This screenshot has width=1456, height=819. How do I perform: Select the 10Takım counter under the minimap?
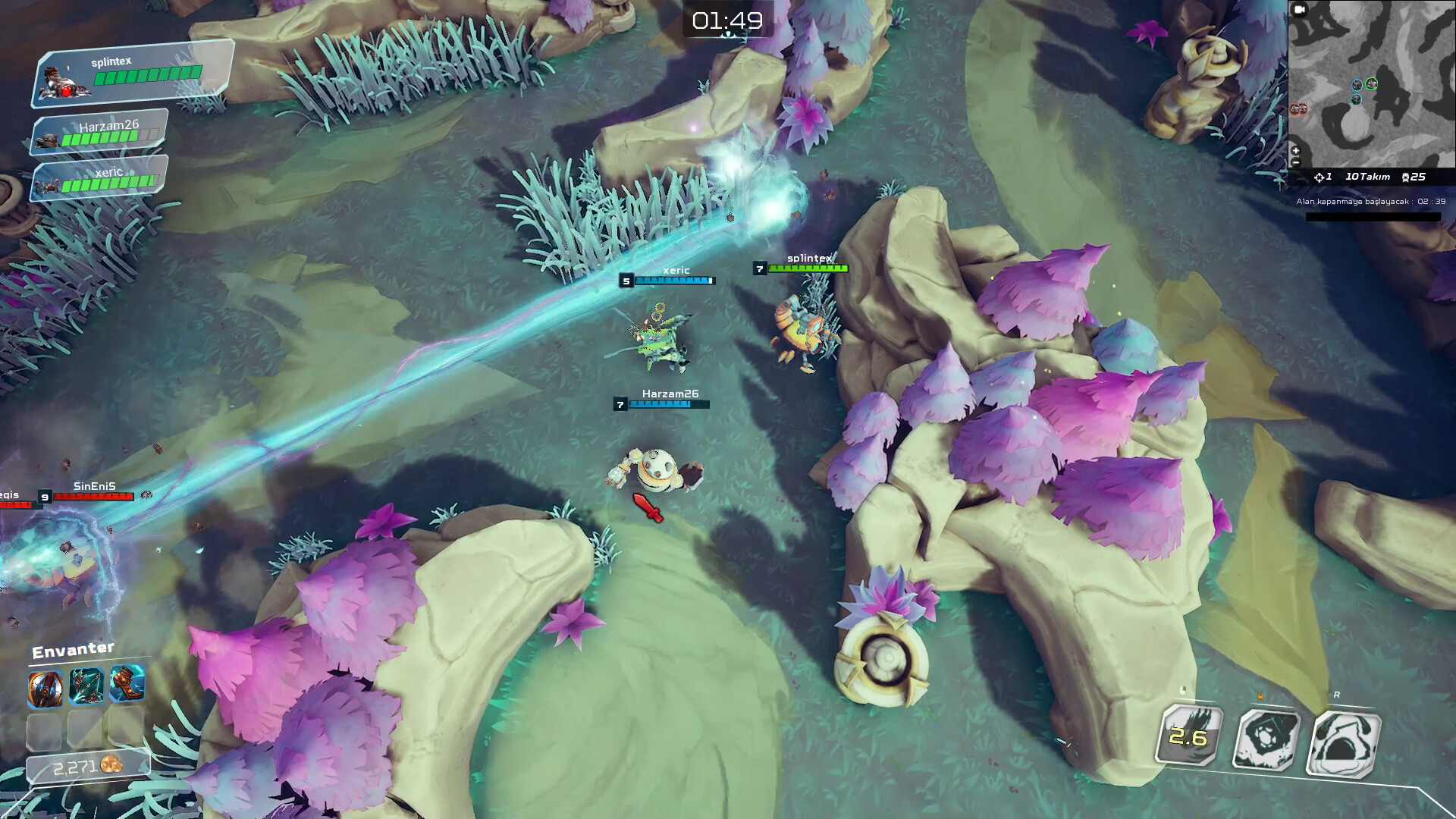coord(1368,177)
